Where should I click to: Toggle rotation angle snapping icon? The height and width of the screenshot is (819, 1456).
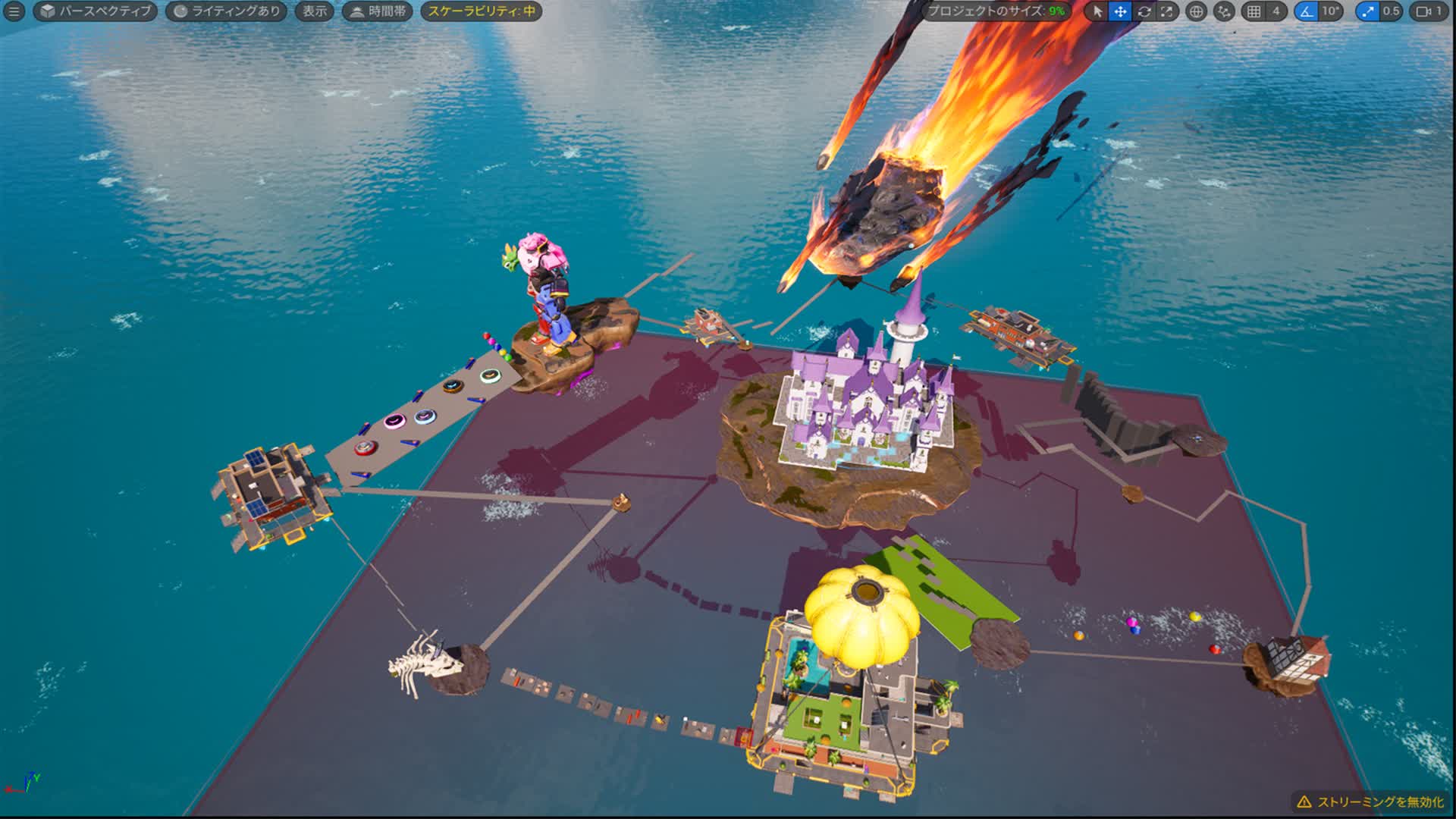coord(1307,11)
